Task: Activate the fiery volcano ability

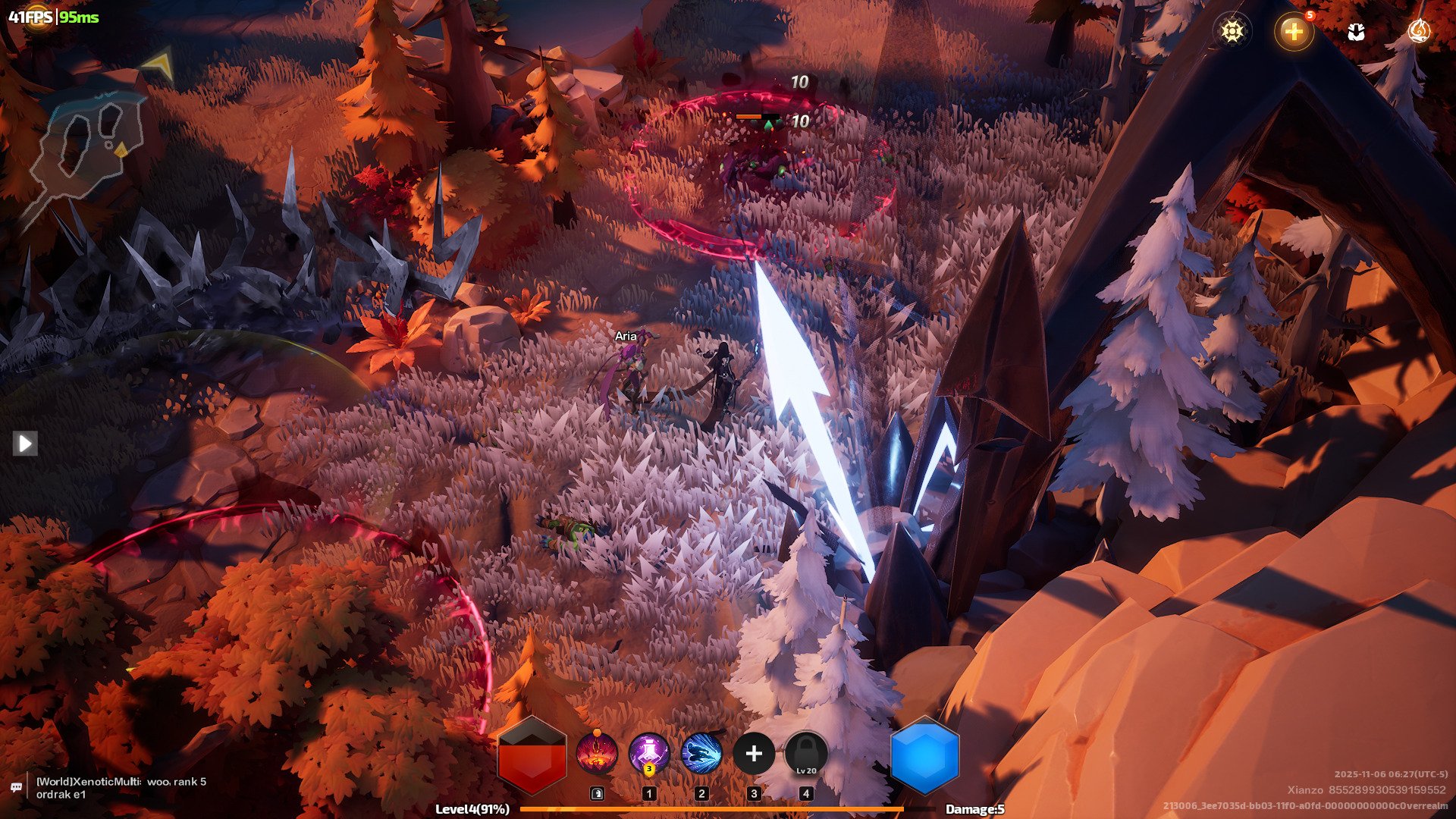Action: click(x=597, y=754)
